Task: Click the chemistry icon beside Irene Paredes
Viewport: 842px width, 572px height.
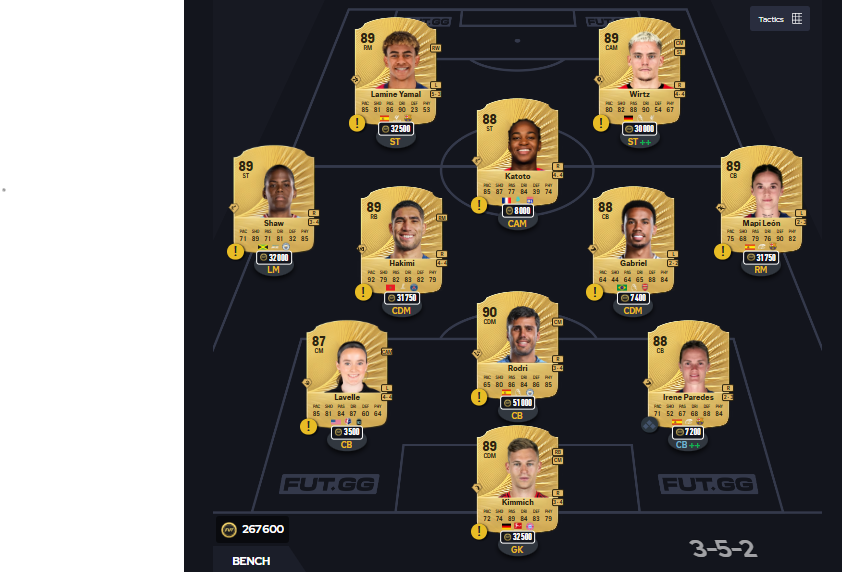Action: pyautogui.click(x=649, y=424)
